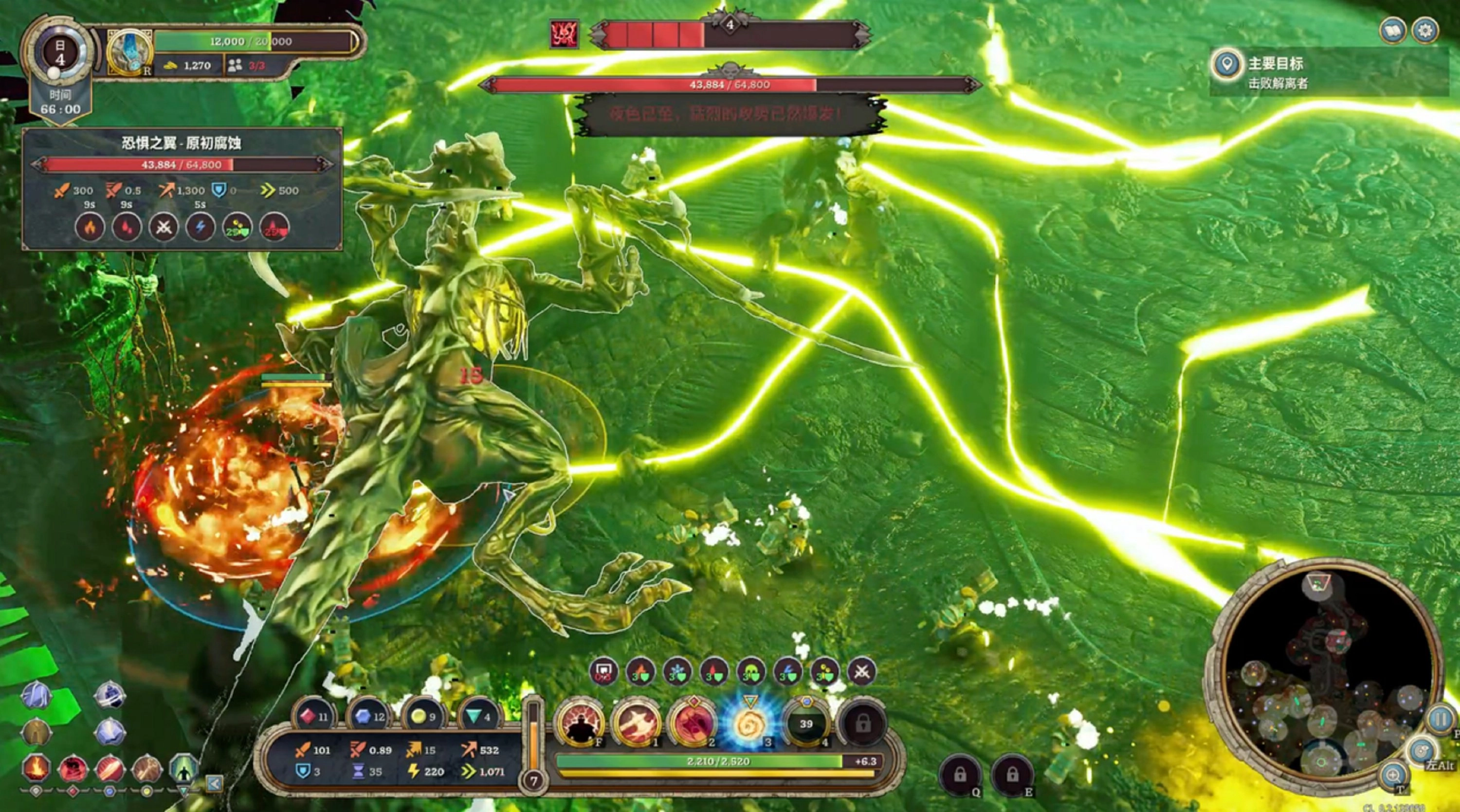Inspect the boss's fire status icon

90,228
